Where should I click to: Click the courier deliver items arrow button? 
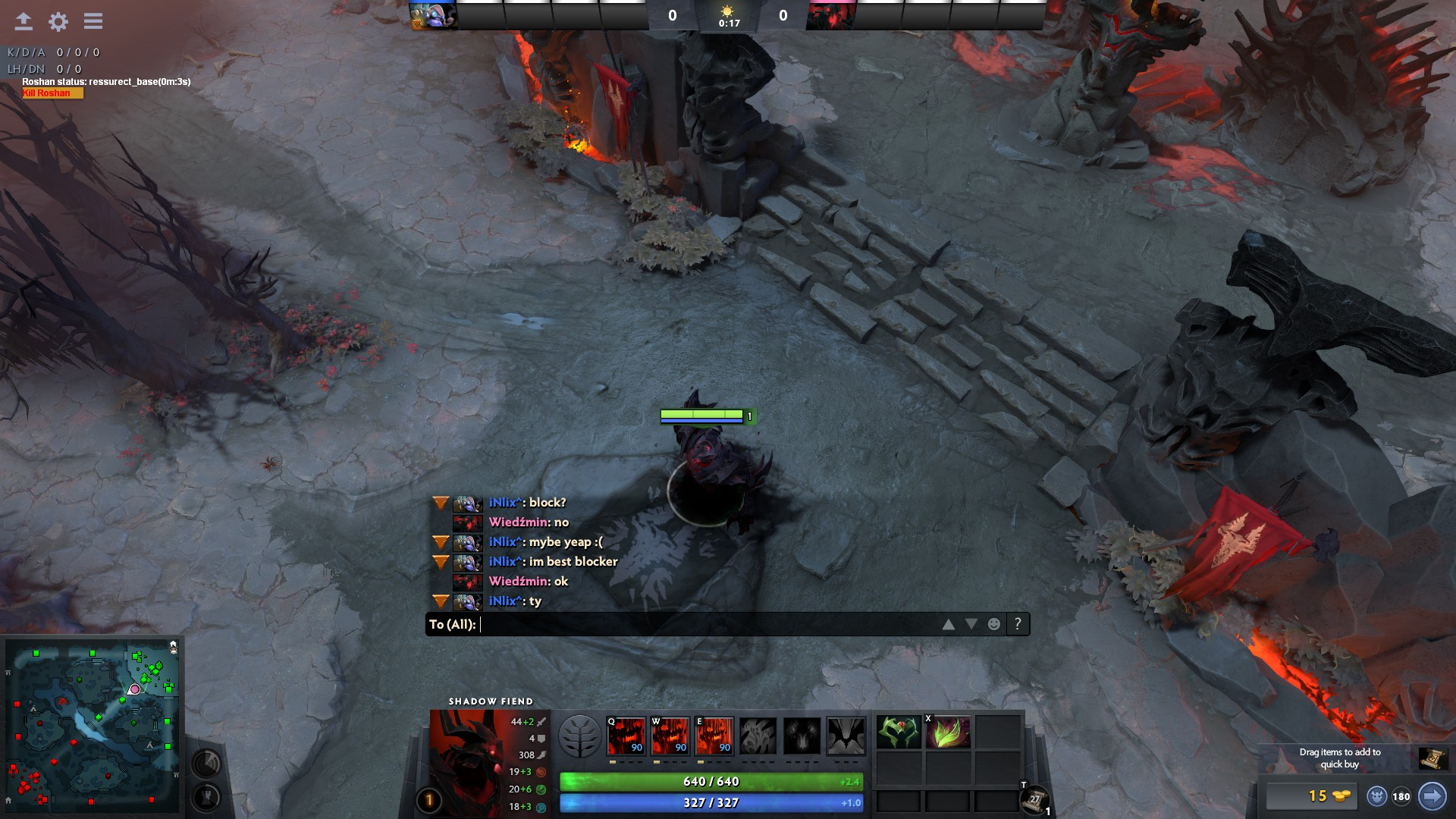click(x=1432, y=796)
